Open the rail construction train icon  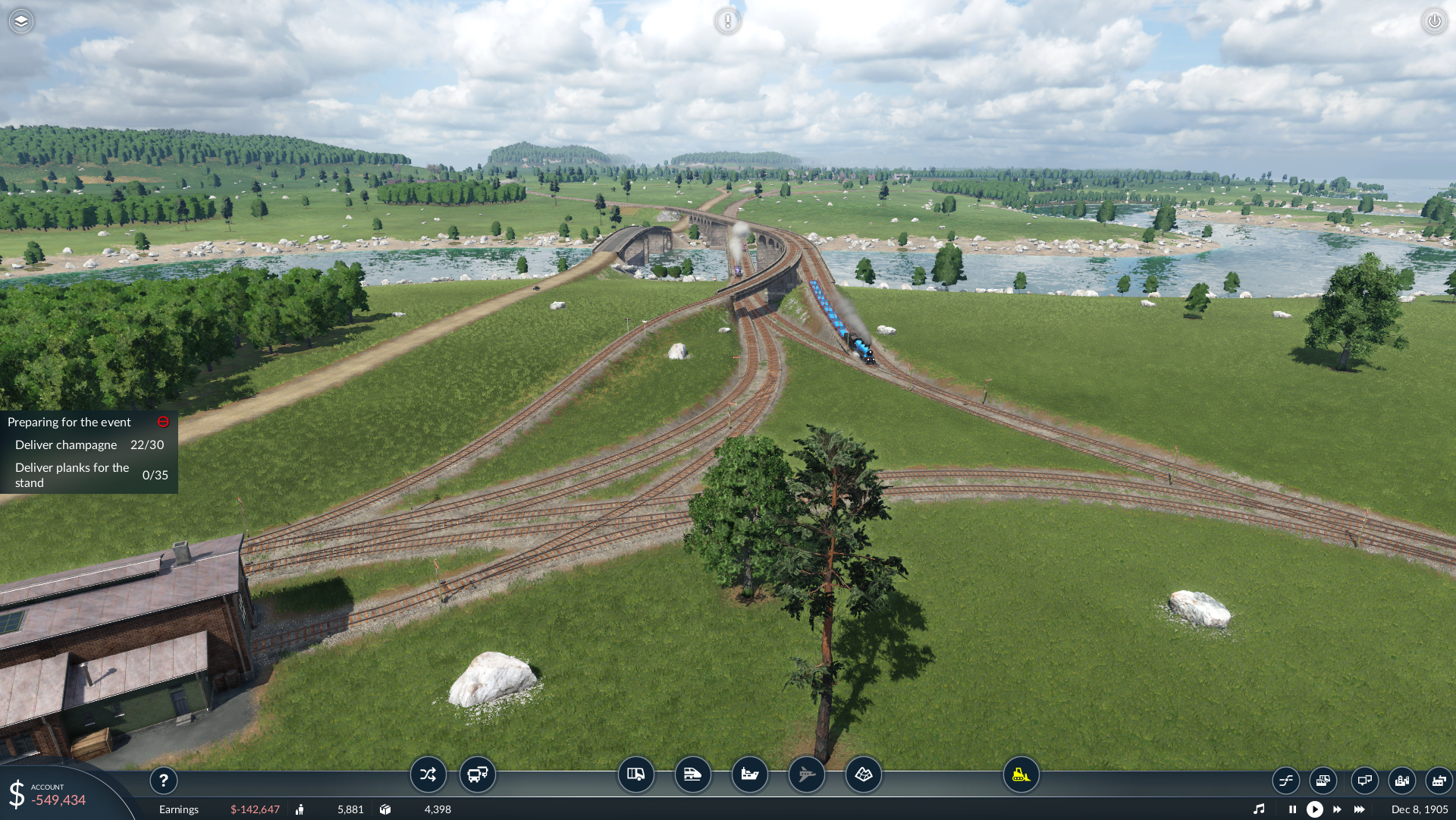[692, 774]
